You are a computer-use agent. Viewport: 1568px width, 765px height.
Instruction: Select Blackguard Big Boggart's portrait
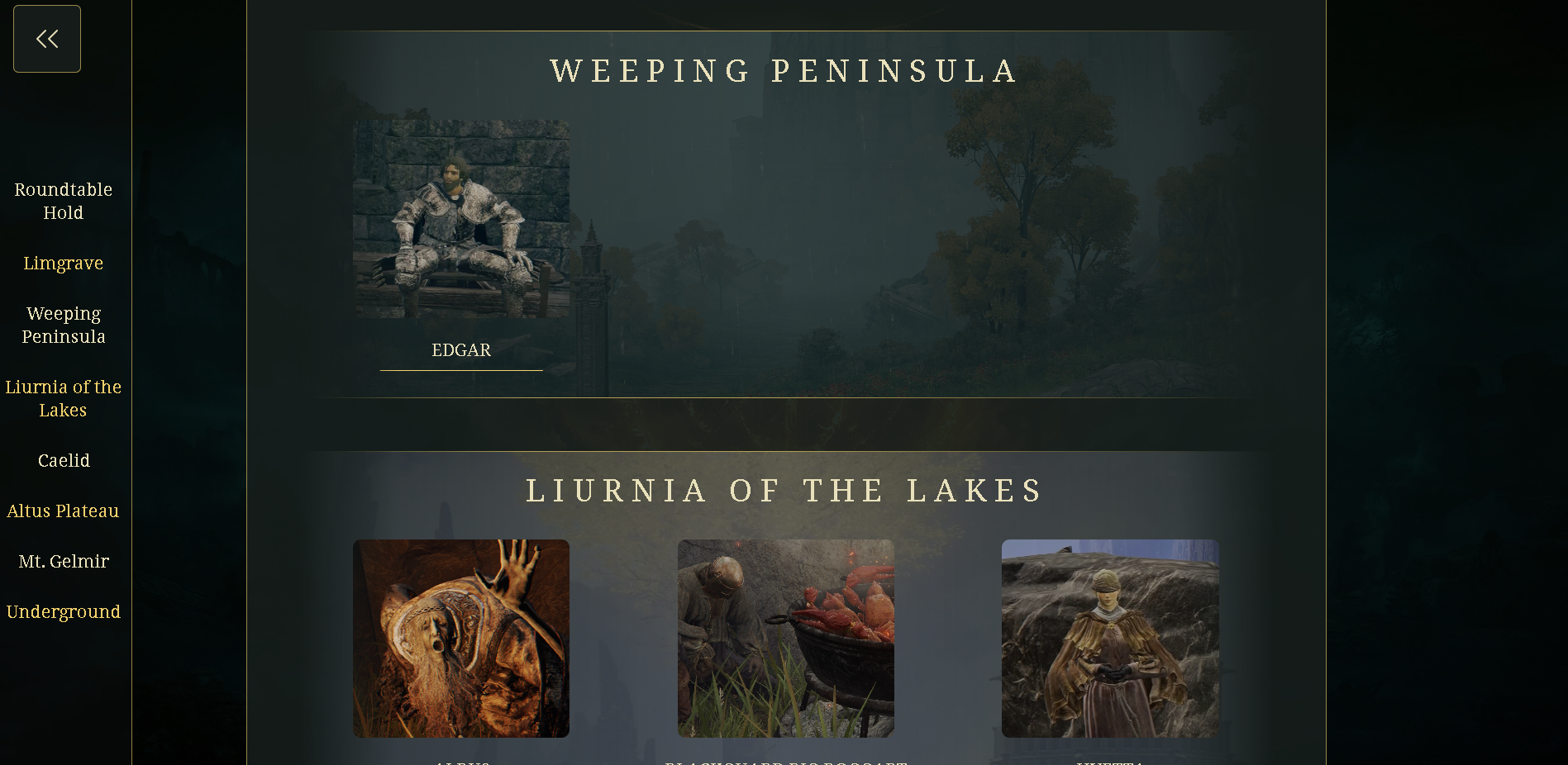tap(786, 639)
